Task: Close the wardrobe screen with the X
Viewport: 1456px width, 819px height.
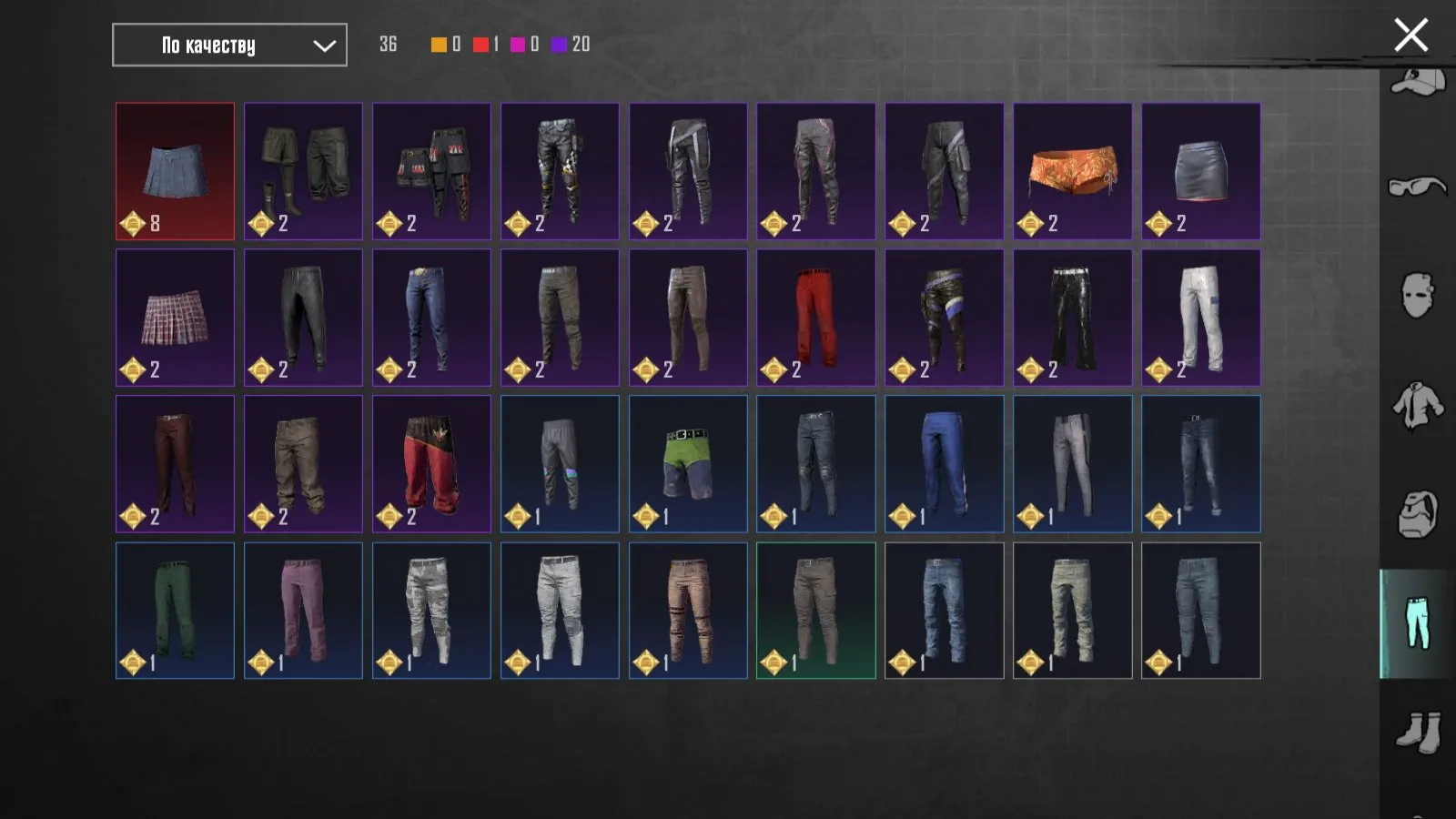Action: tap(1410, 35)
